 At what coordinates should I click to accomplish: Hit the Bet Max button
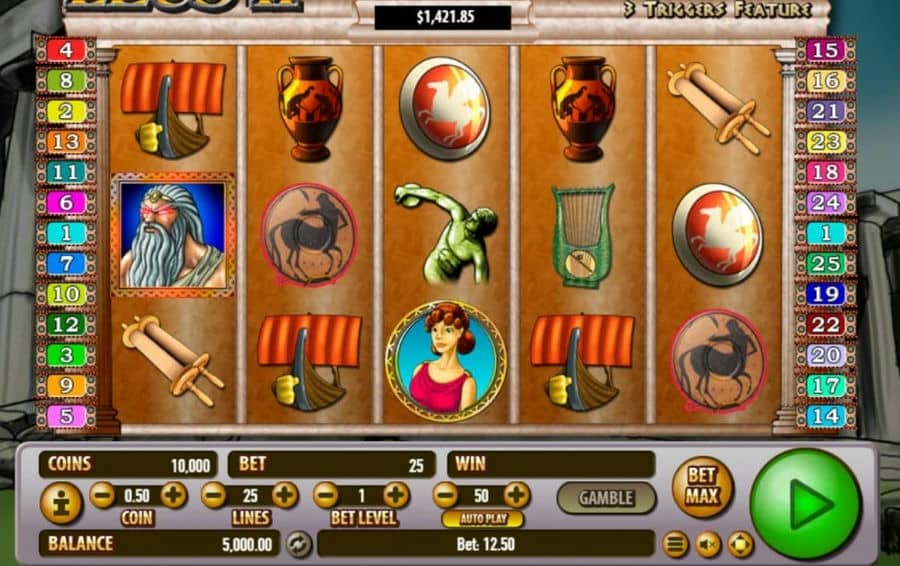tap(702, 487)
